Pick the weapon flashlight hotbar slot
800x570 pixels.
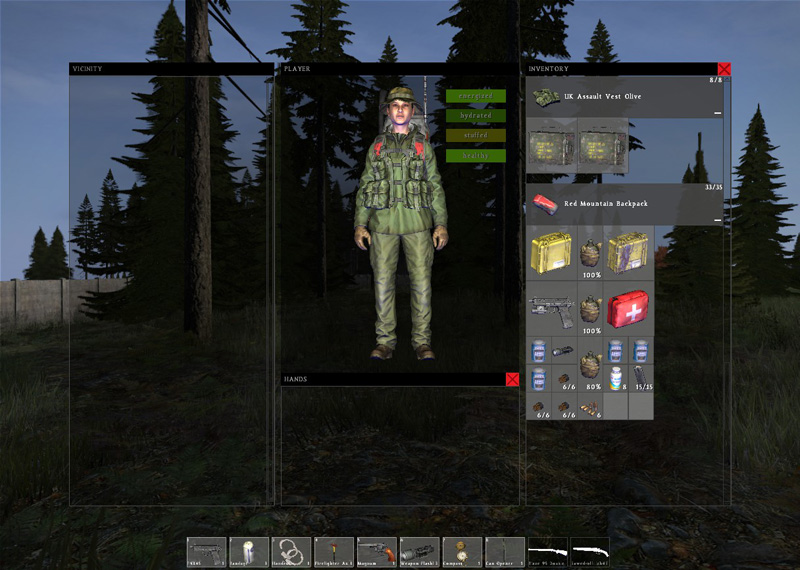tap(419, 552)
